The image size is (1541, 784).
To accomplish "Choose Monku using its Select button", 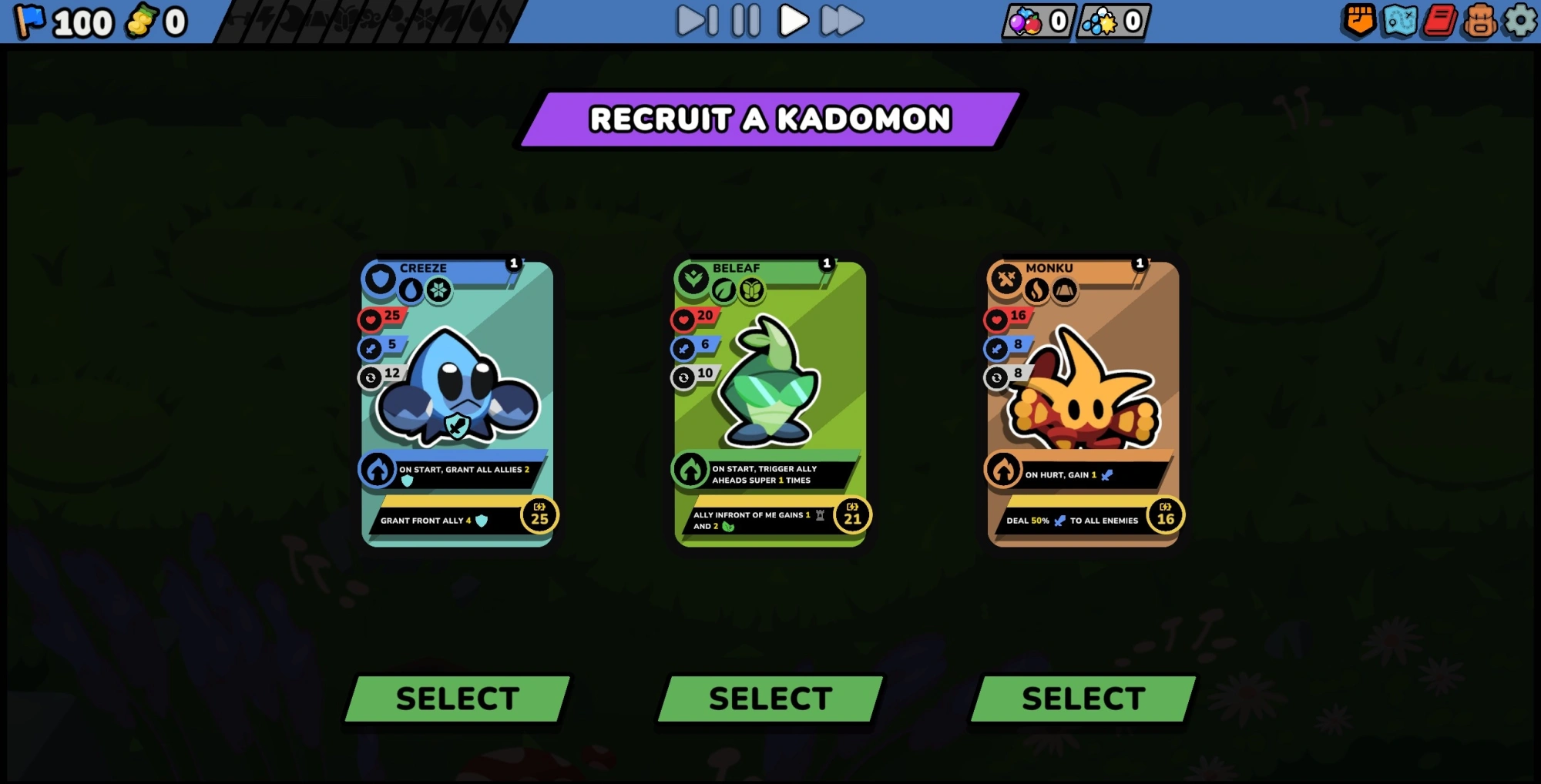I will pyautogui.click(x=1083, y=699).
